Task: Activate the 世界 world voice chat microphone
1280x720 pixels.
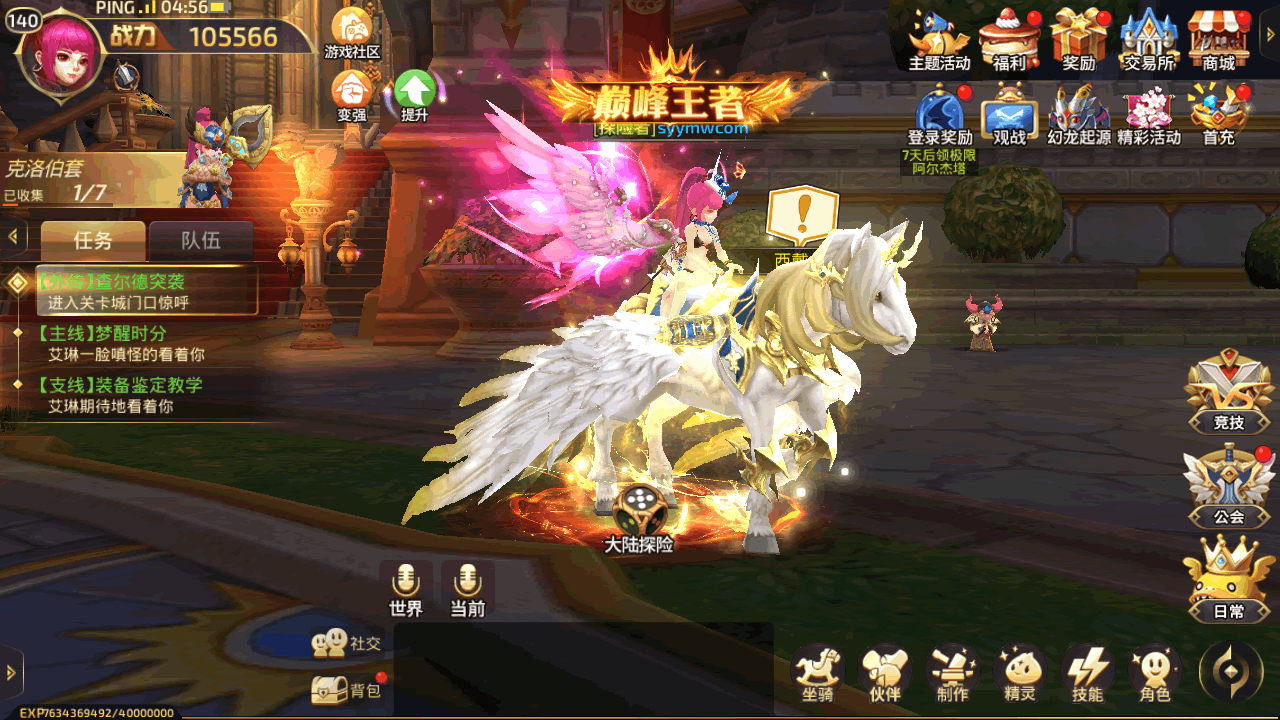Action: [x=406, y=588]
